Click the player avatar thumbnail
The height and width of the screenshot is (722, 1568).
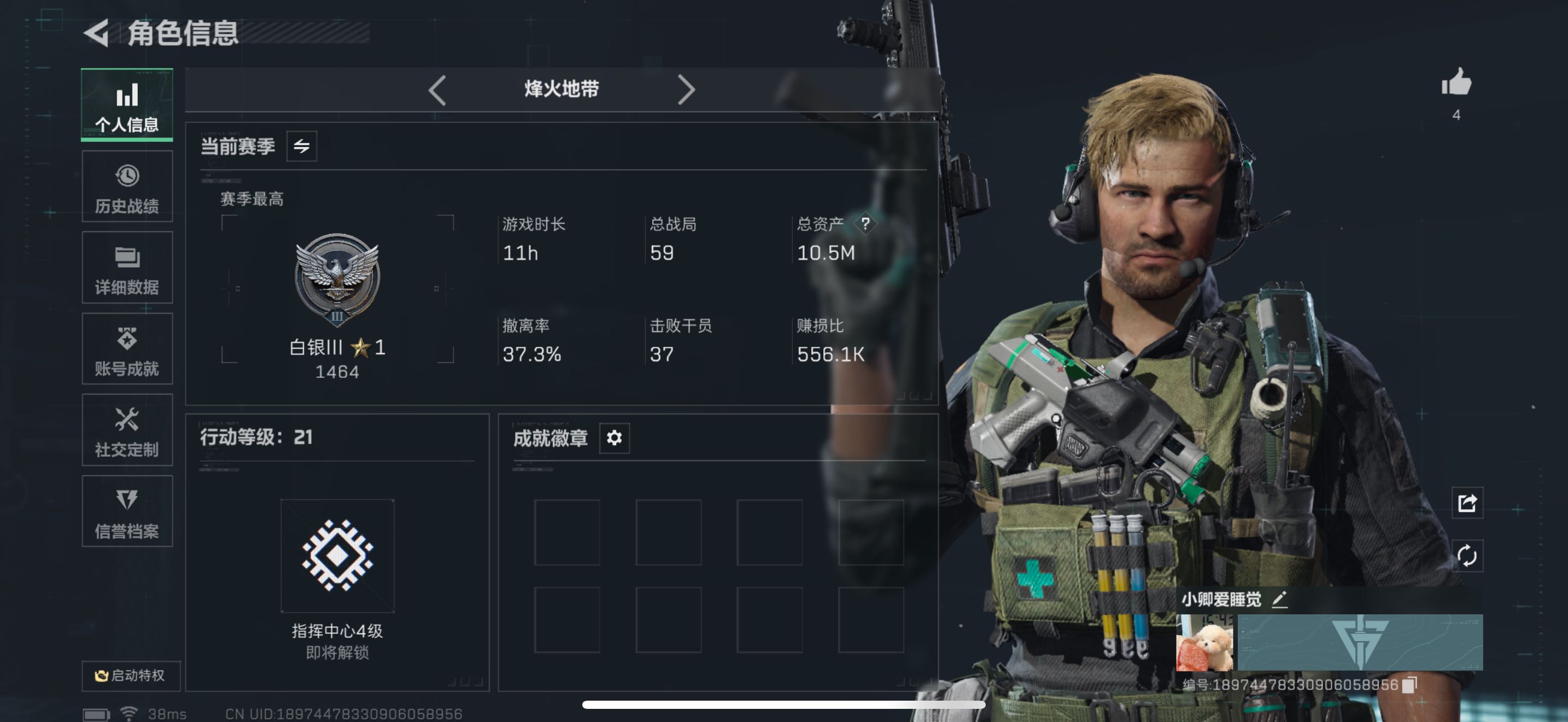(x=1204, y=643)
